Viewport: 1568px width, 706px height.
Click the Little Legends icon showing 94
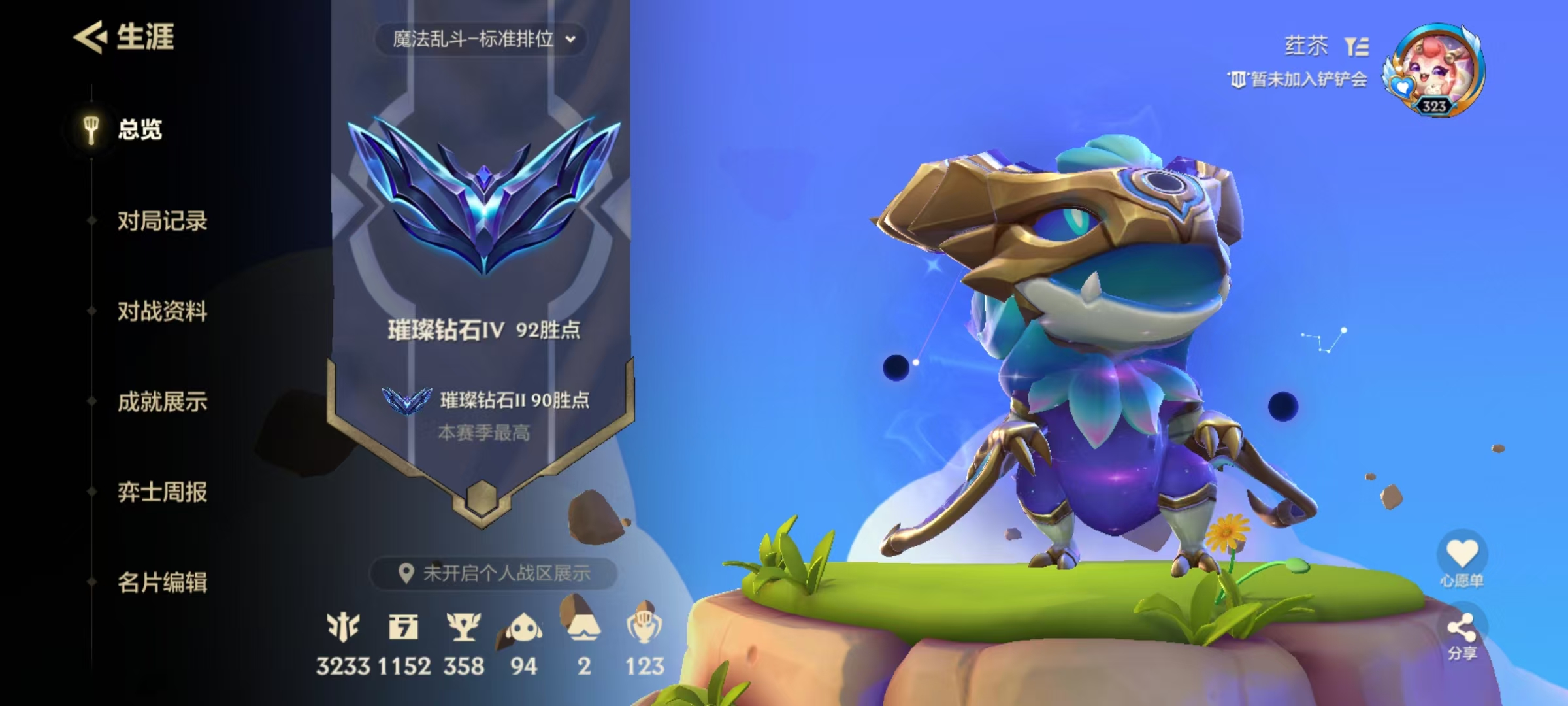click(x=525, y=626)
